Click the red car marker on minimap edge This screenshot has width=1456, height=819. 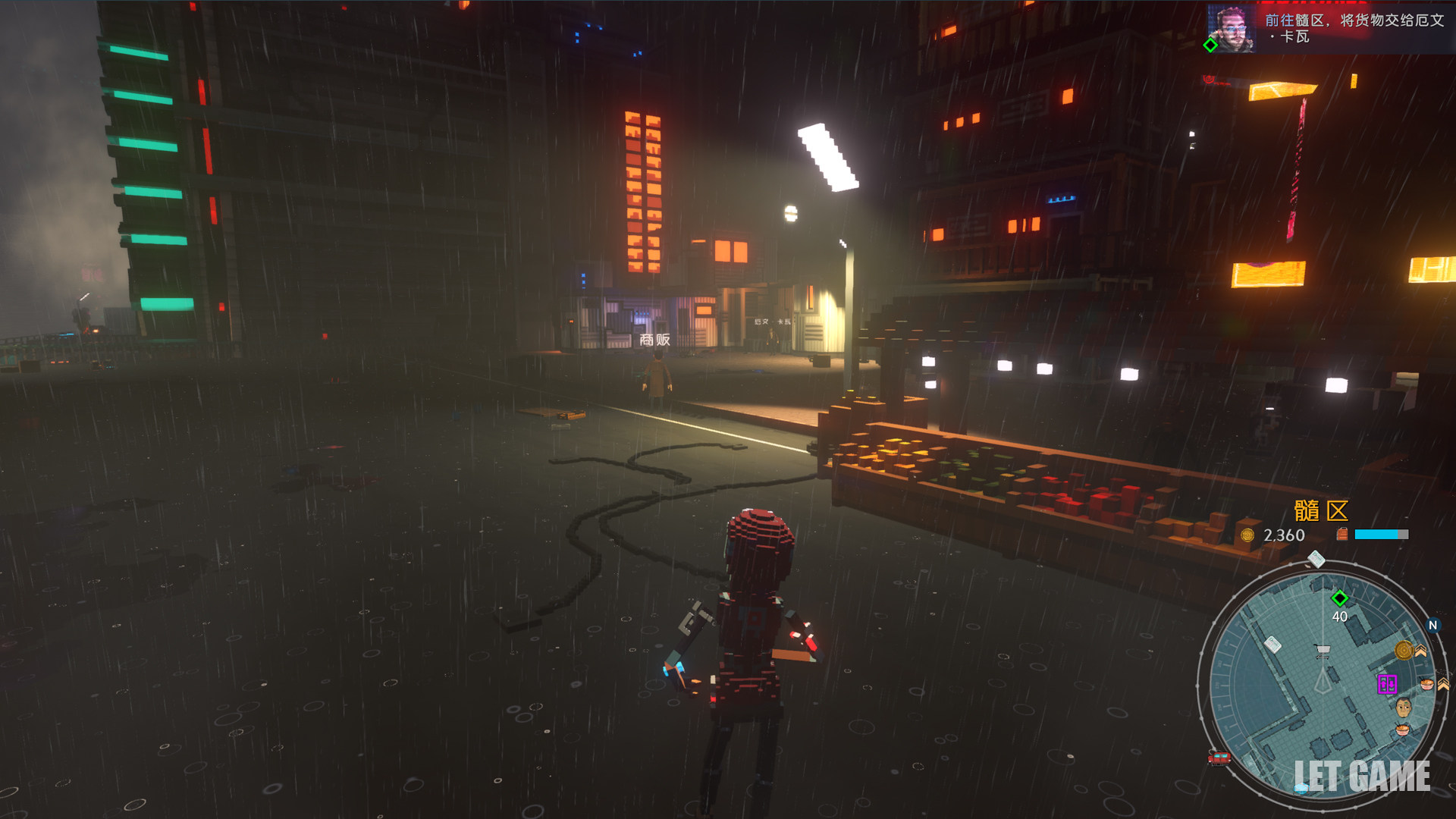click(x=1219, y=757)
